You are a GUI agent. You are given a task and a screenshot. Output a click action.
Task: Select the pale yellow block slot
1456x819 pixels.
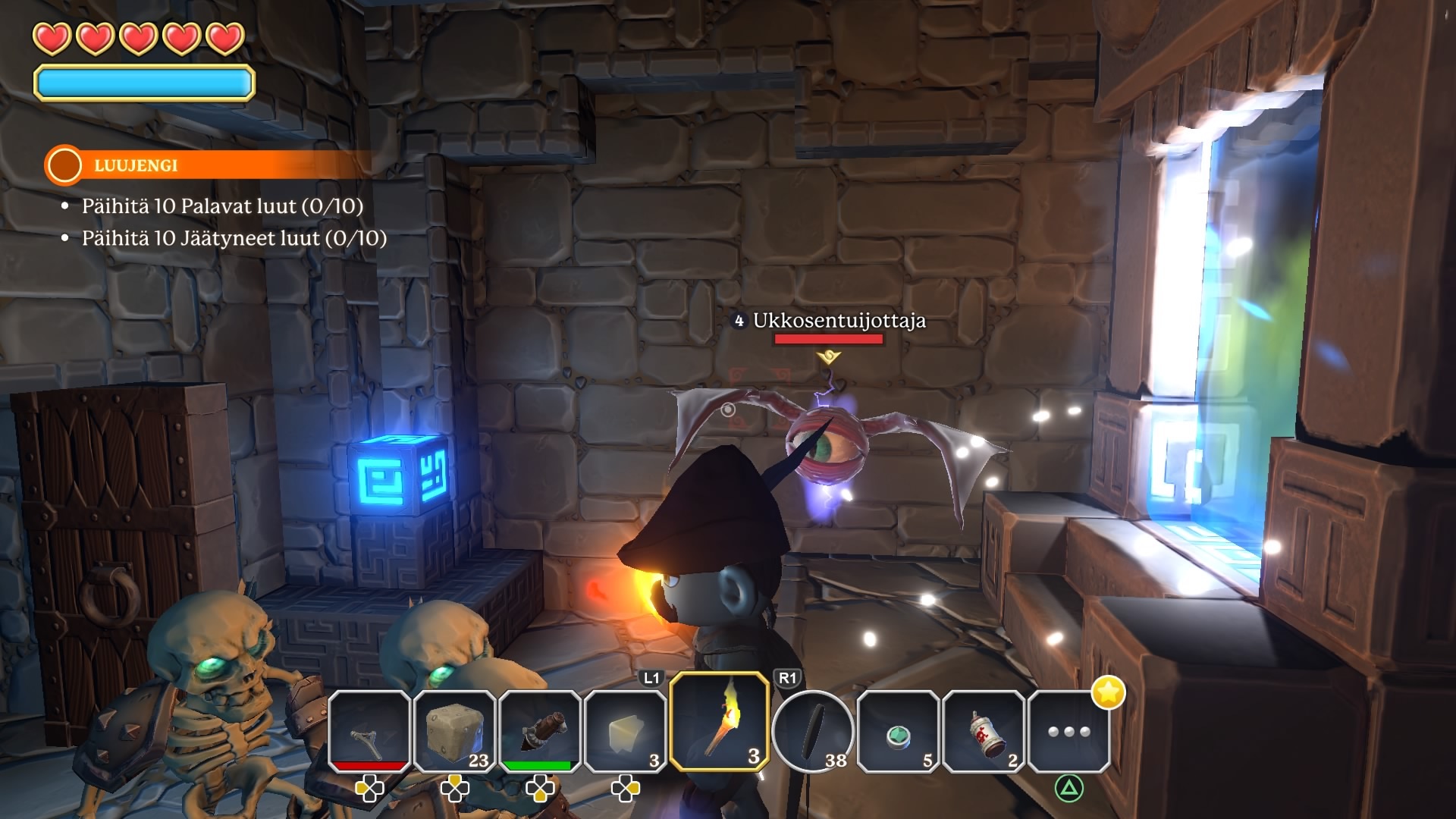click(626, 731)
